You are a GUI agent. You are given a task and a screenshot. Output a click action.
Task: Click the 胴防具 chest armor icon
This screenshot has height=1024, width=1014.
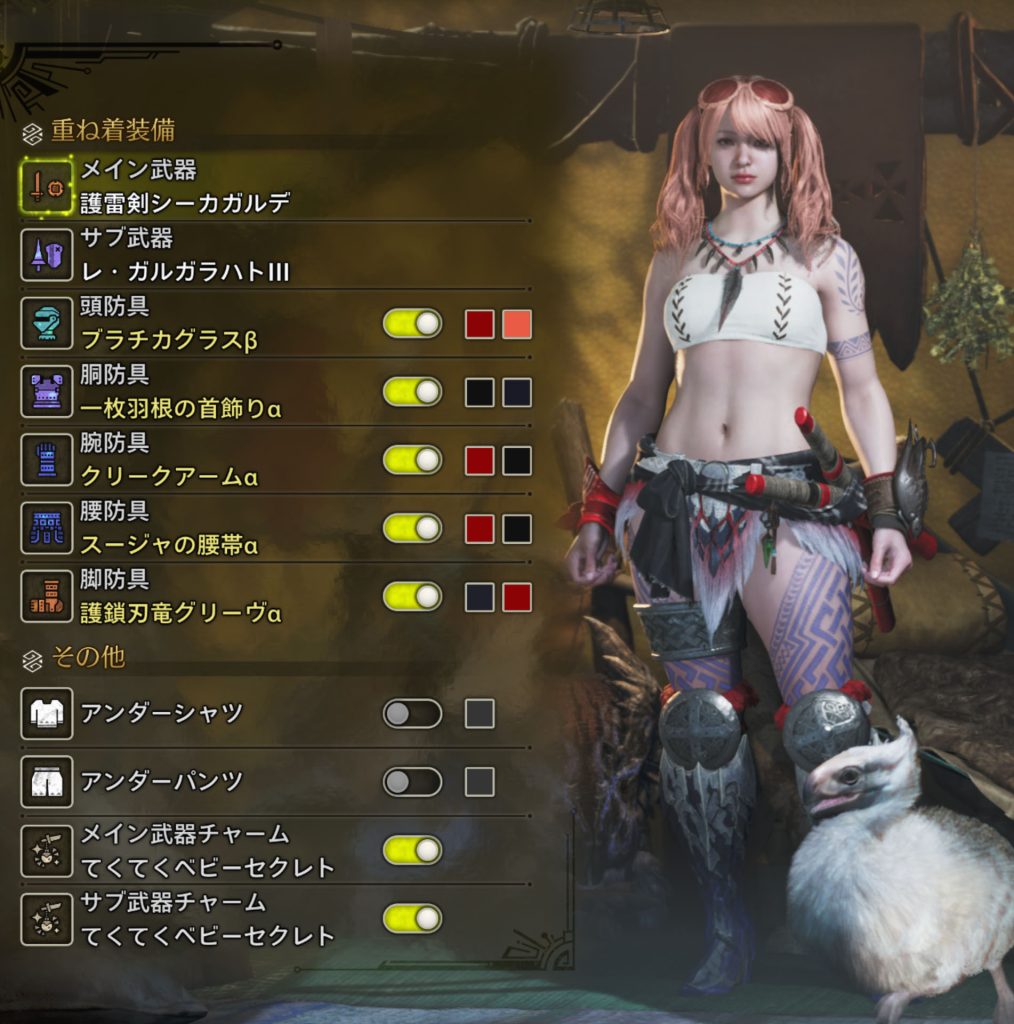(x=47, y=392)
